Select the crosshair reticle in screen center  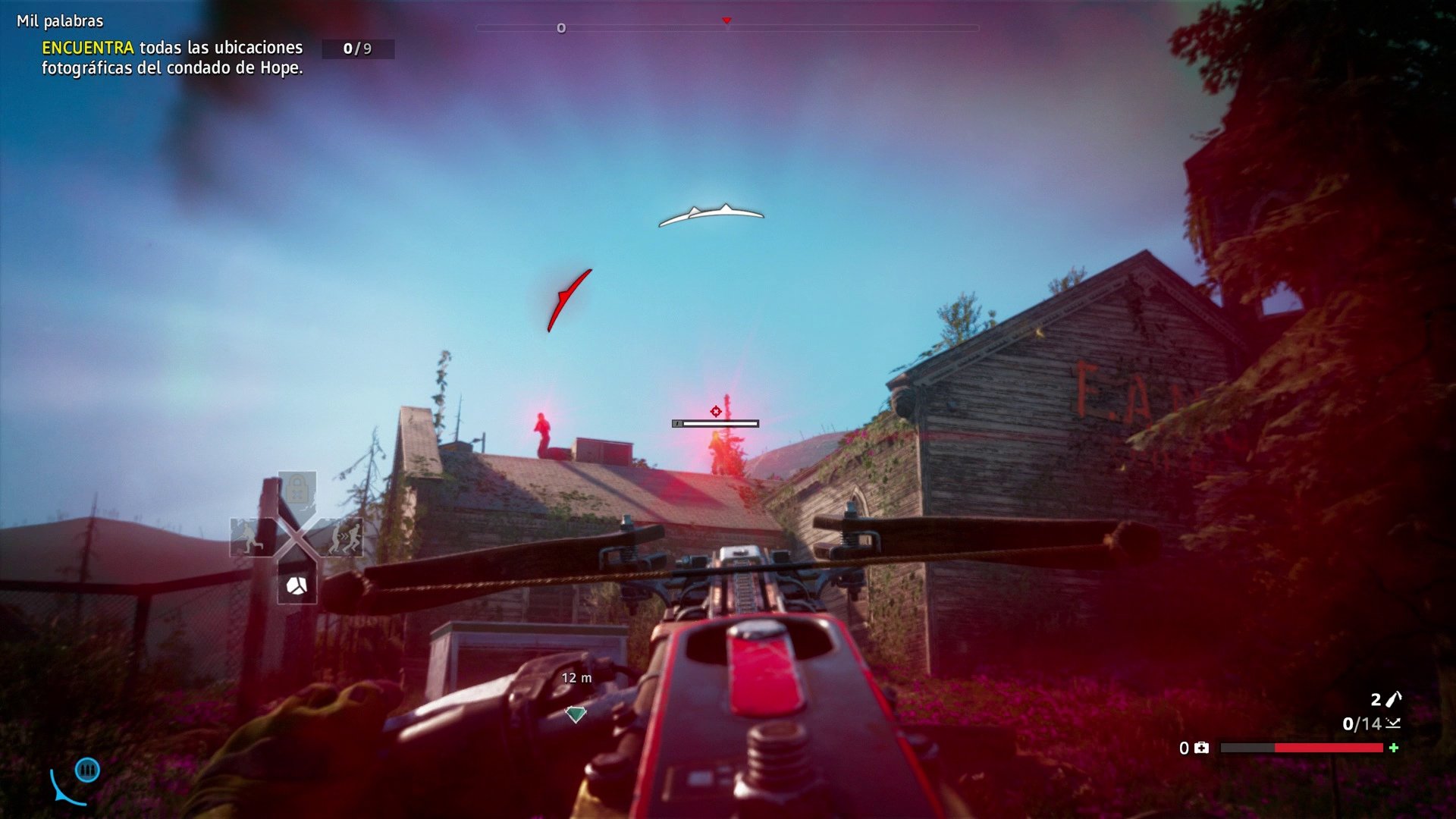(x=716, y=410)
